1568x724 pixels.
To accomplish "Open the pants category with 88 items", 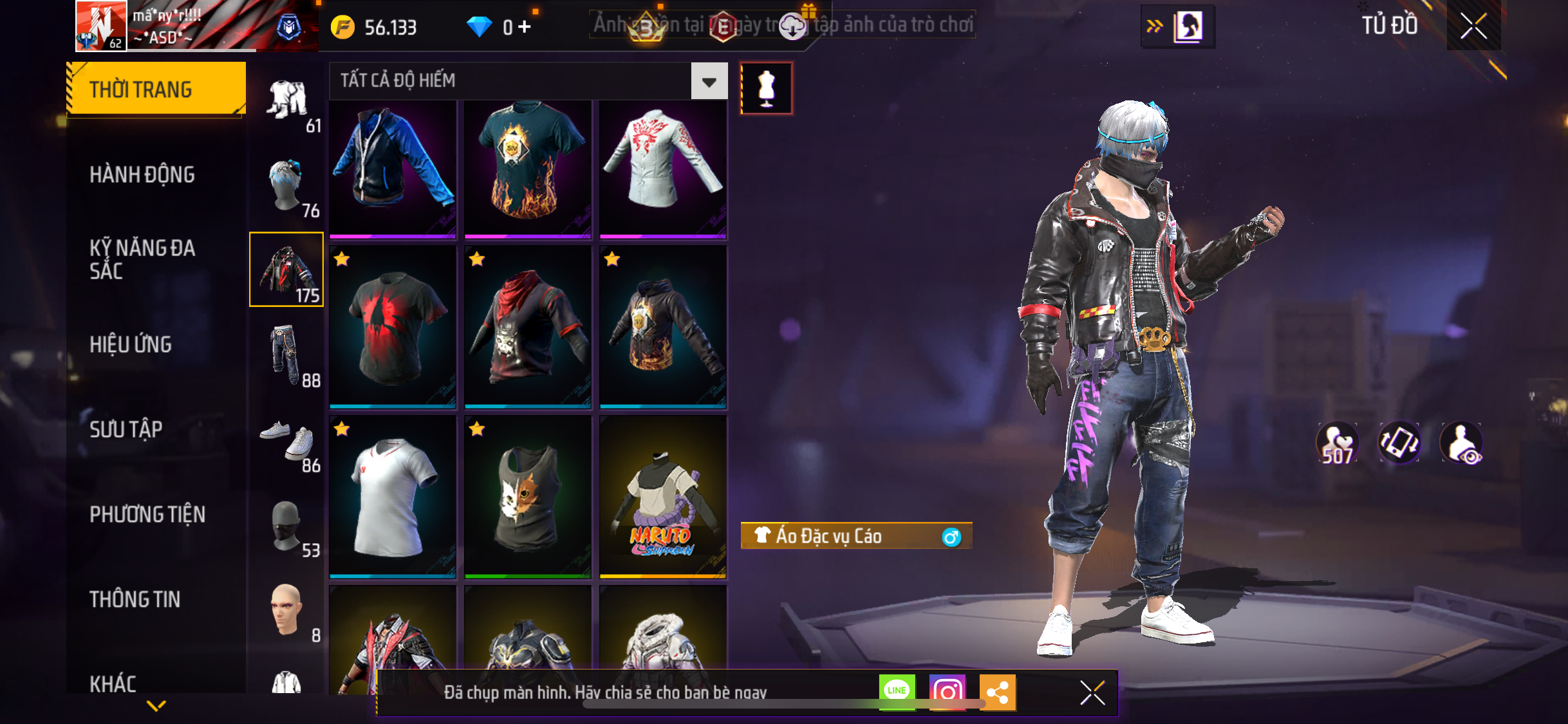I will tap(287, 356).
